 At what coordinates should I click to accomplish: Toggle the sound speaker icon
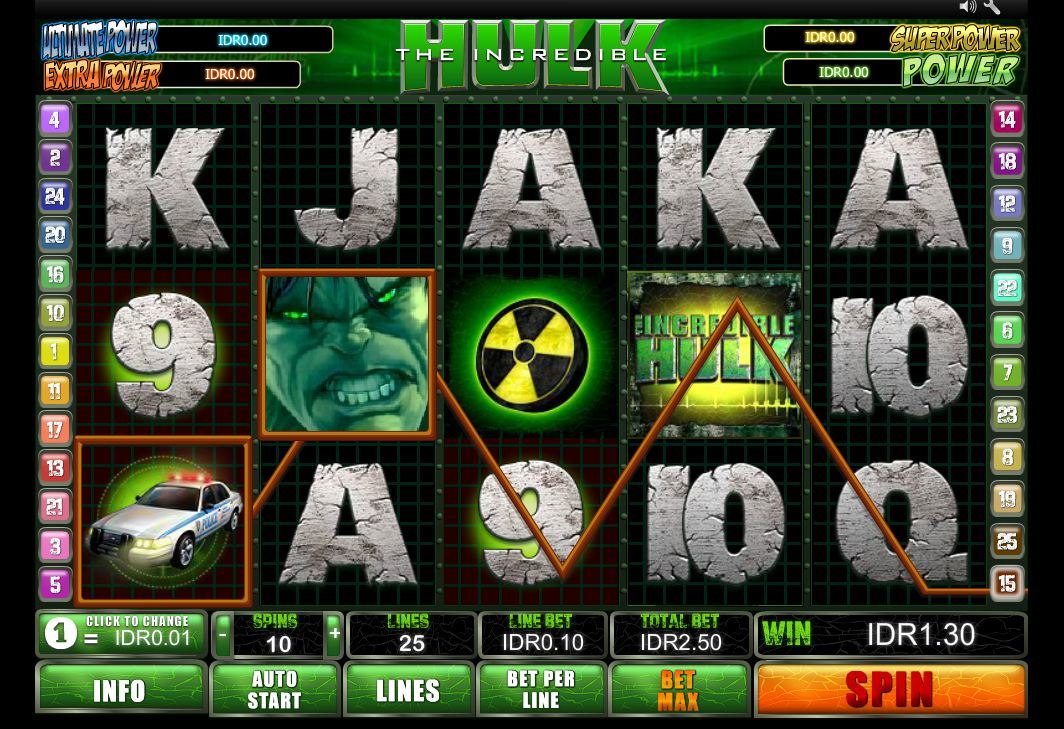(x=967, y=7)
